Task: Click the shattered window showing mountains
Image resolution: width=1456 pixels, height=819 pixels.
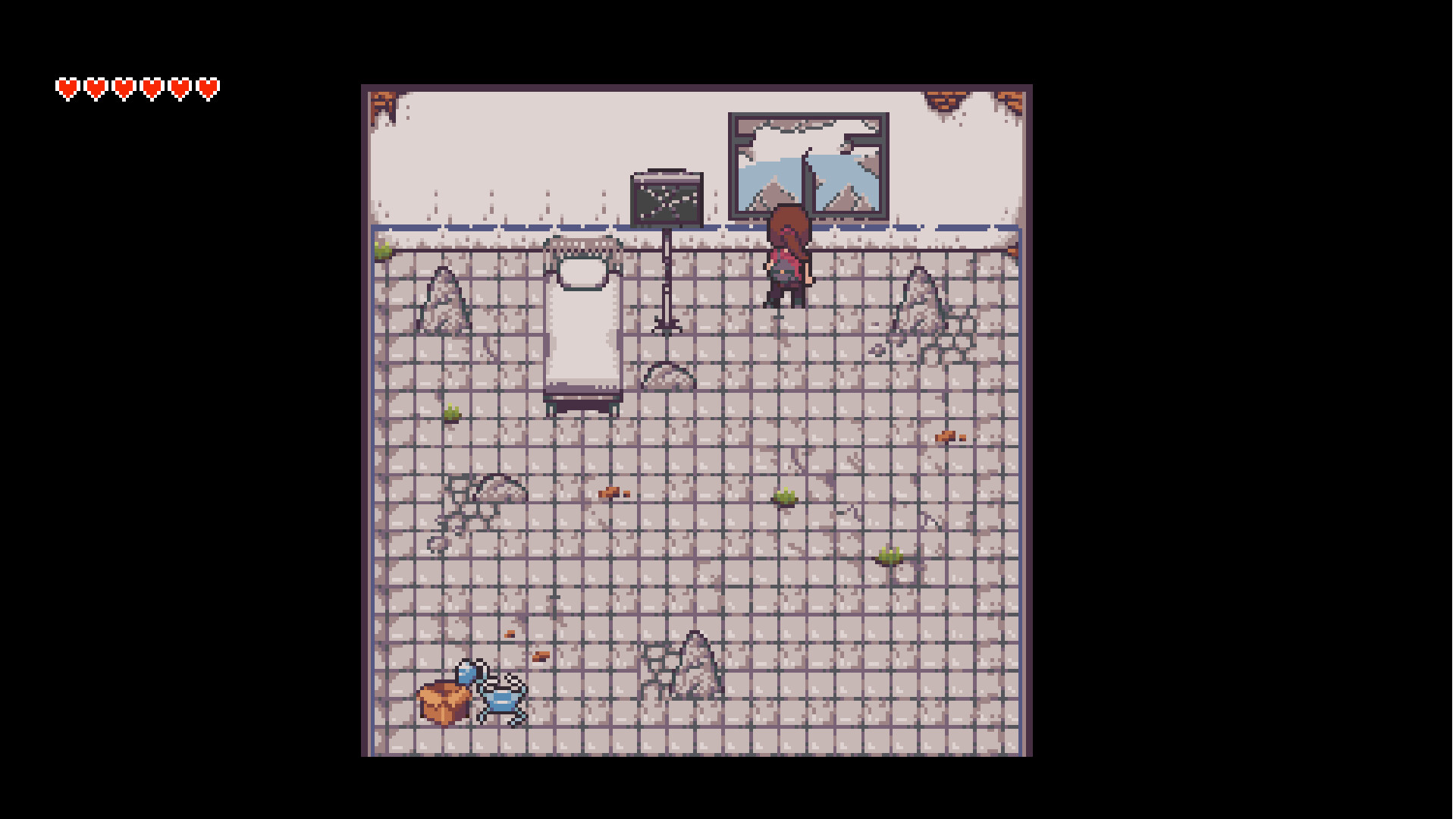Action: tap(806, 163)
